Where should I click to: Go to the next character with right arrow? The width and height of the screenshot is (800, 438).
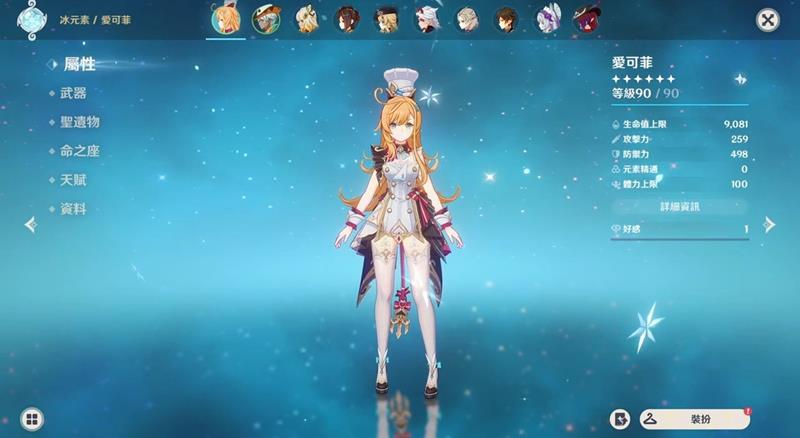tap(769, 224)
